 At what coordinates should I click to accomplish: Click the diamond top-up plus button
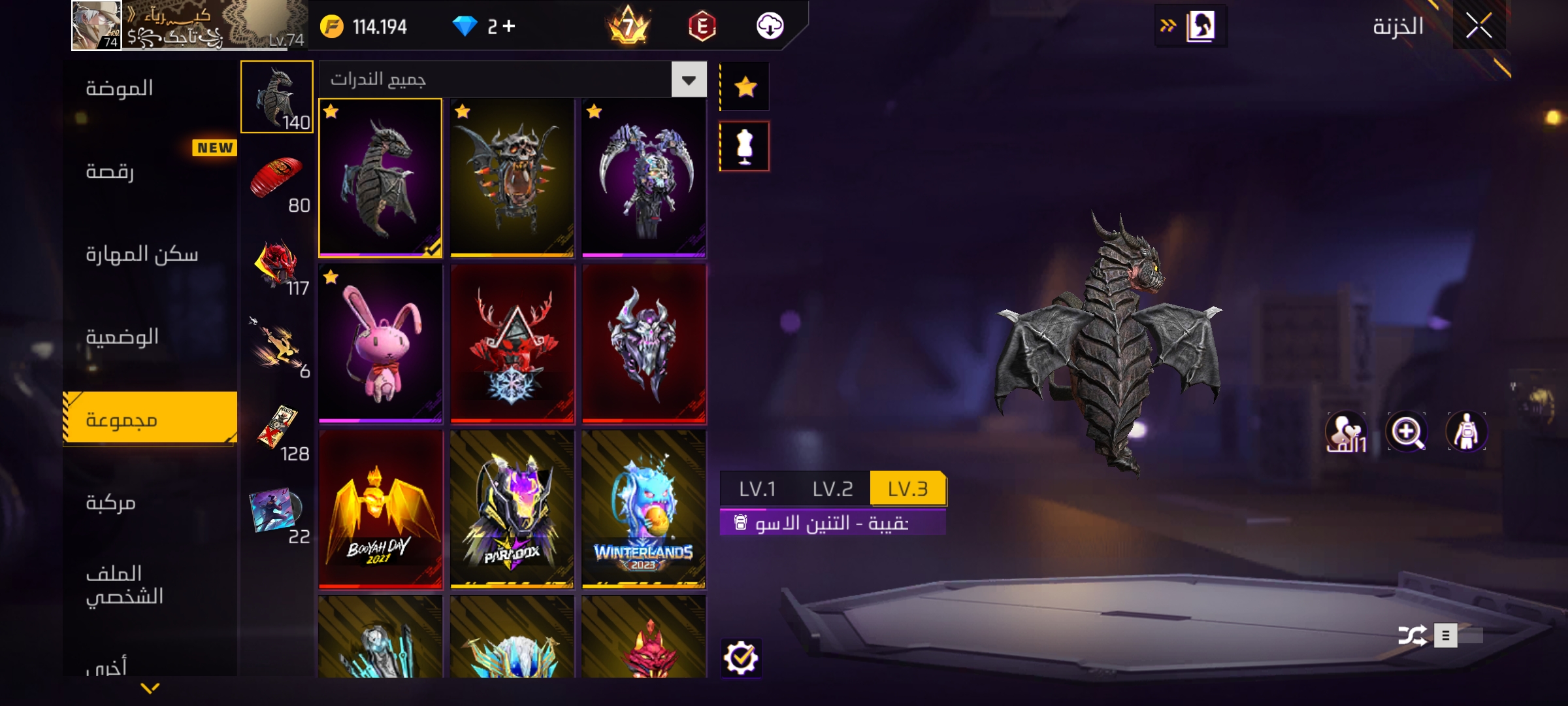(x=509, y=26)
